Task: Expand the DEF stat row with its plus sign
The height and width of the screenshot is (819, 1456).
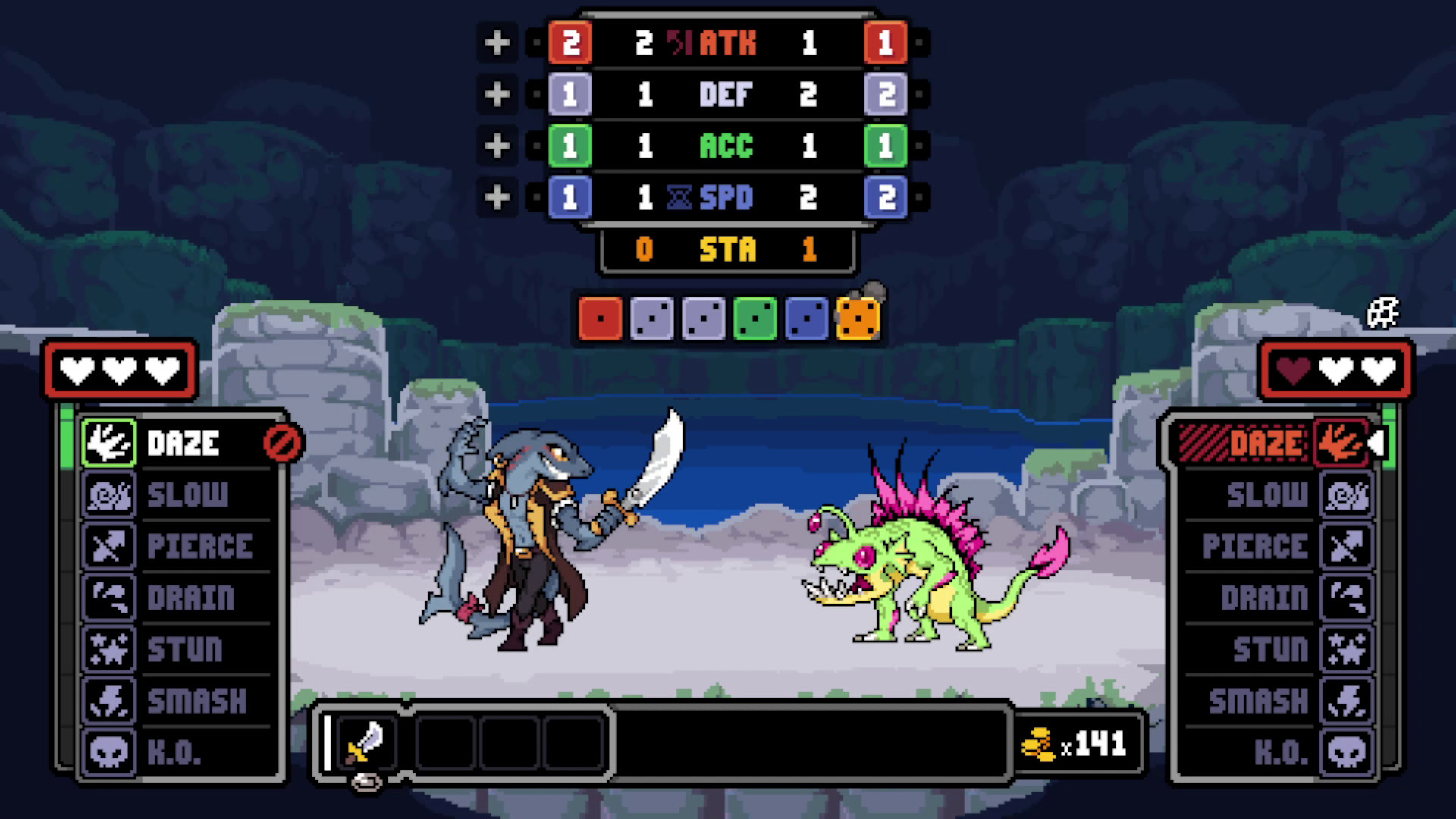Action: pos(497,95)
